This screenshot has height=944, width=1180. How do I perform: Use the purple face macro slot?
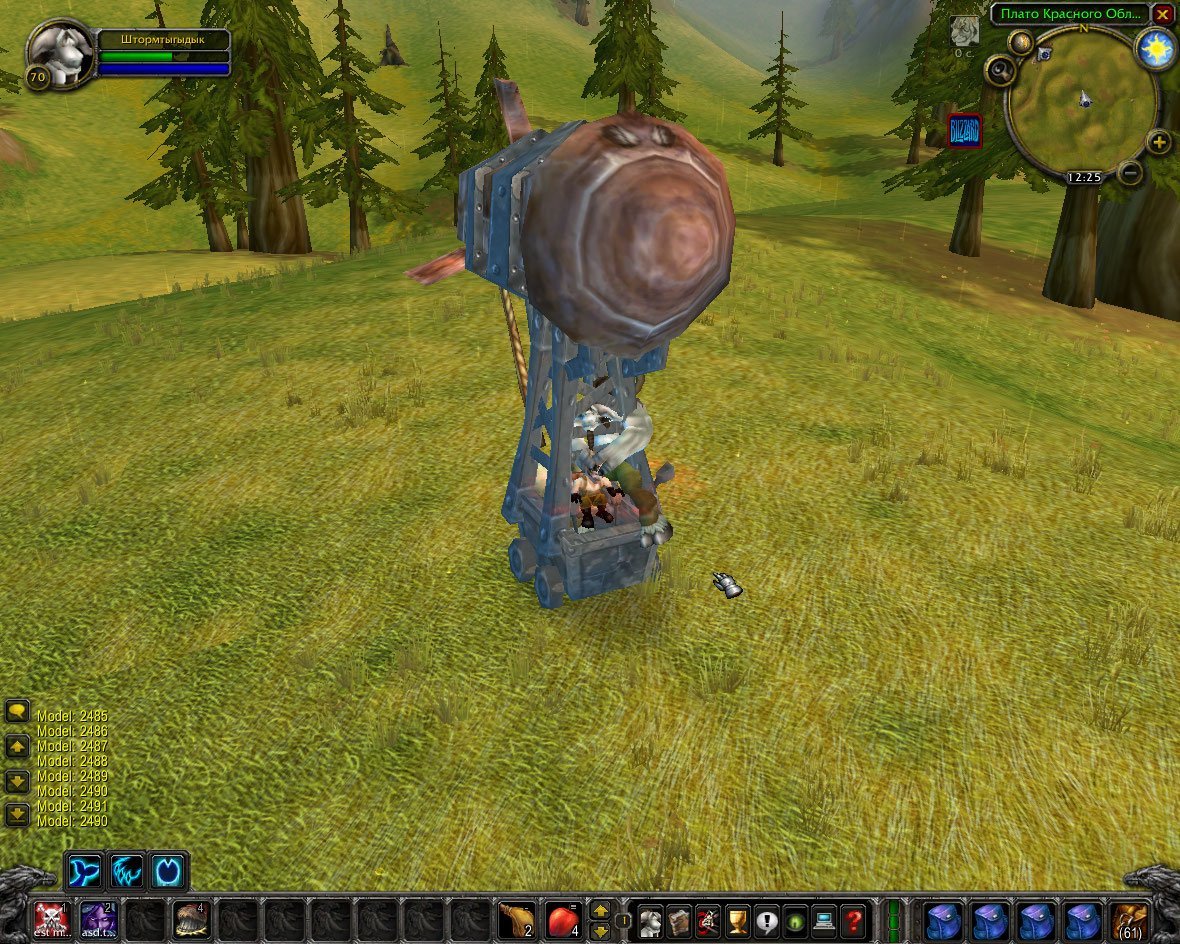(x=97, y=917)
